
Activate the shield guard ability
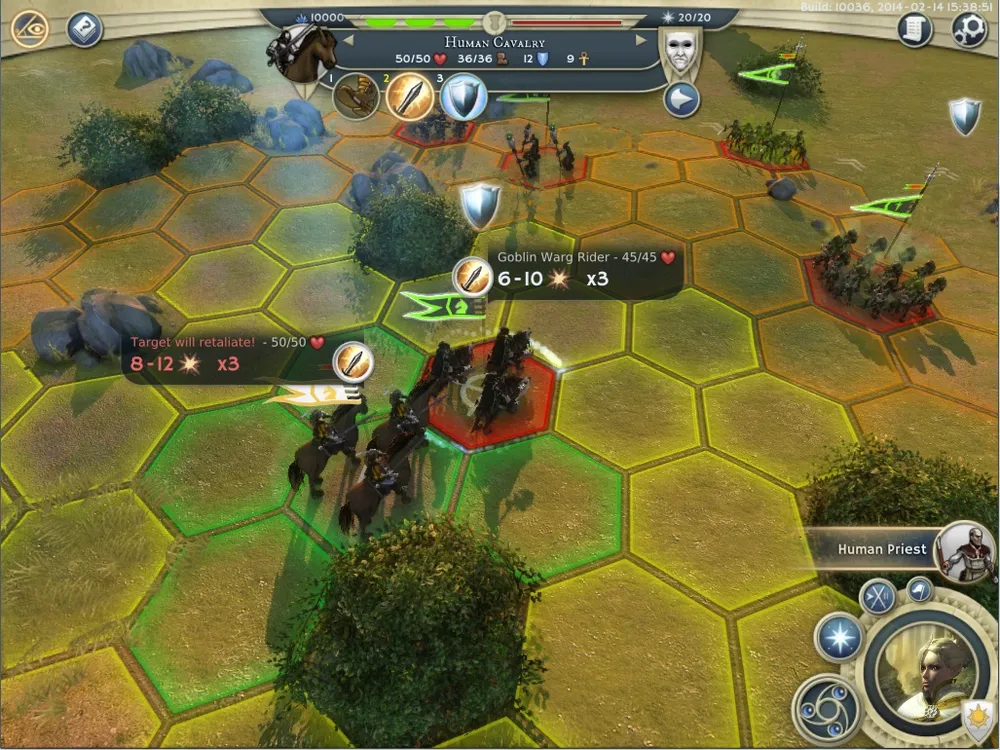(x=464, y=98)
